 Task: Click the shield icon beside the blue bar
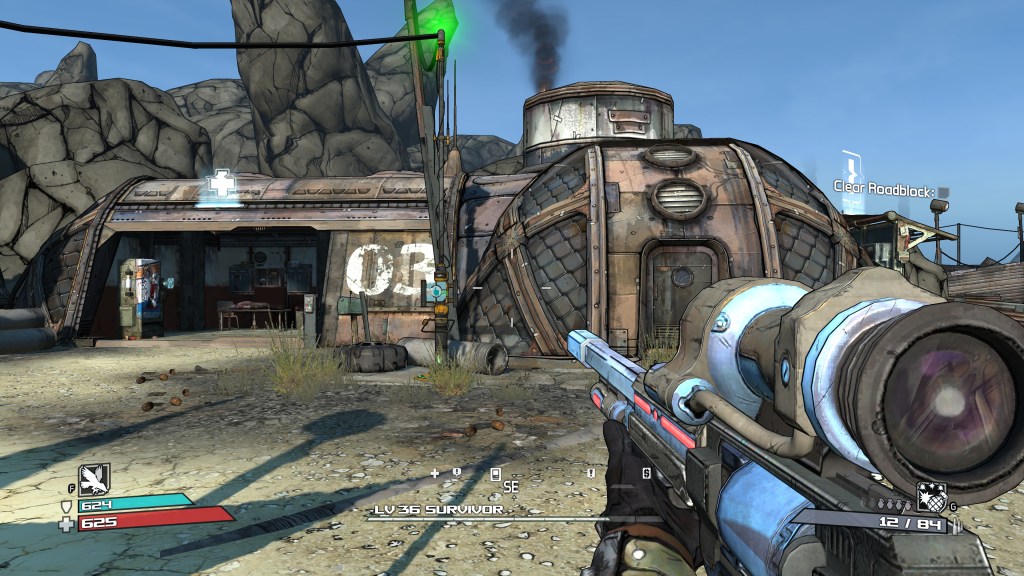(x=67, y=505)
